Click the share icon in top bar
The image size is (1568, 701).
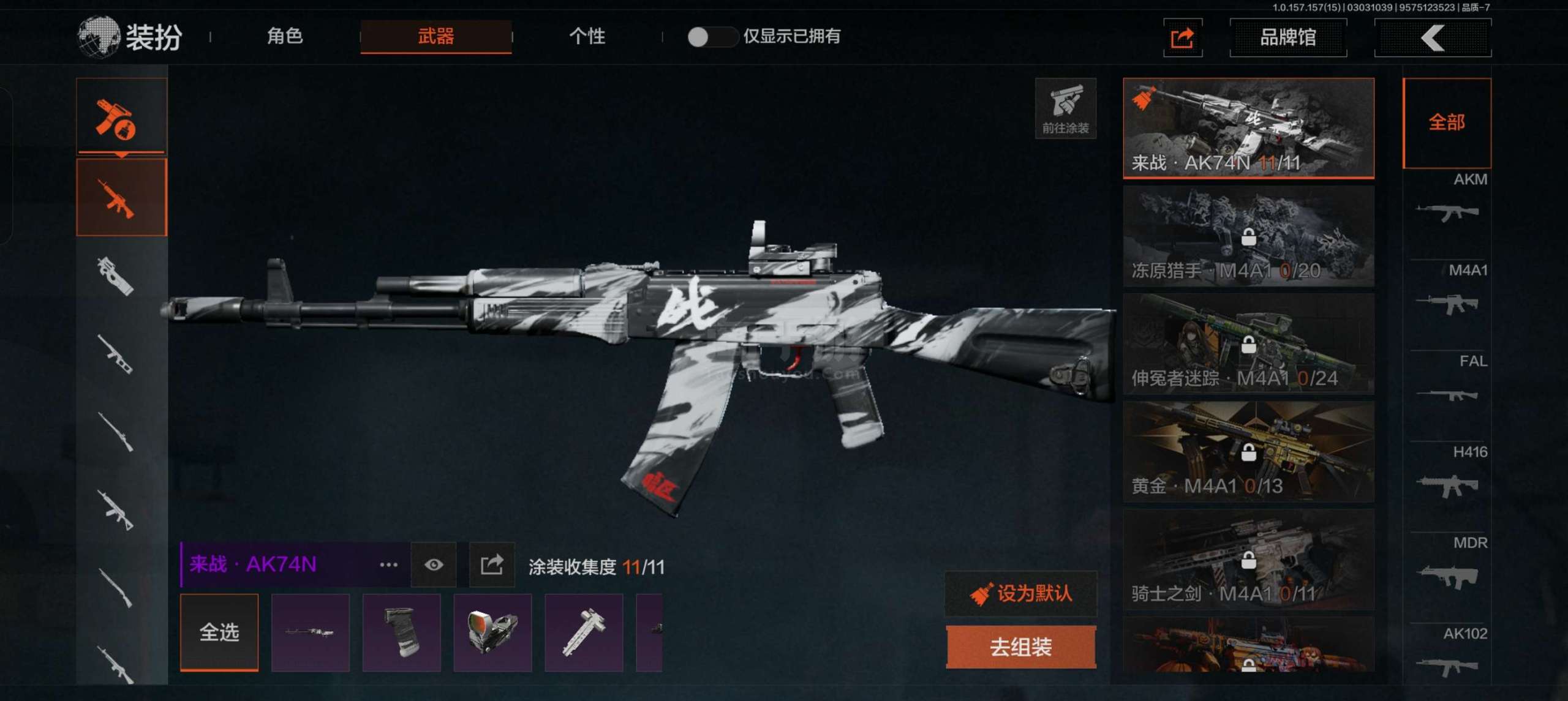tap(1182, 38)
